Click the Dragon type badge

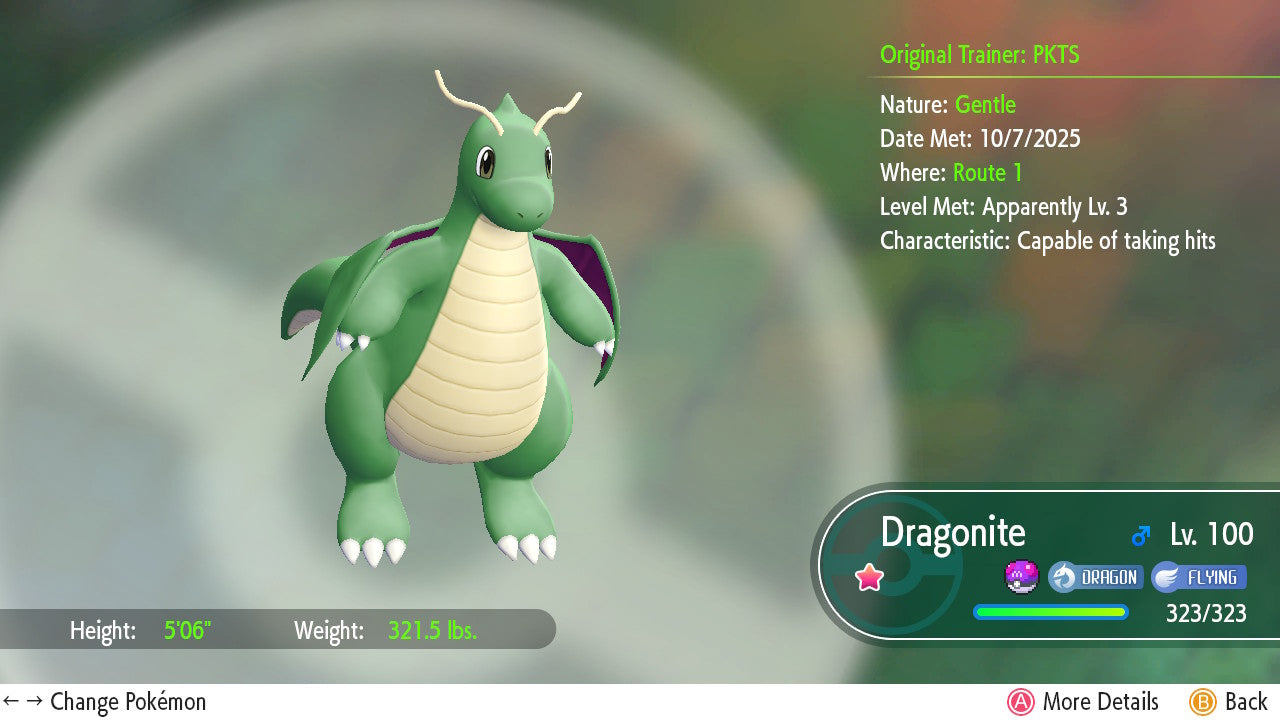[1095, 577]
